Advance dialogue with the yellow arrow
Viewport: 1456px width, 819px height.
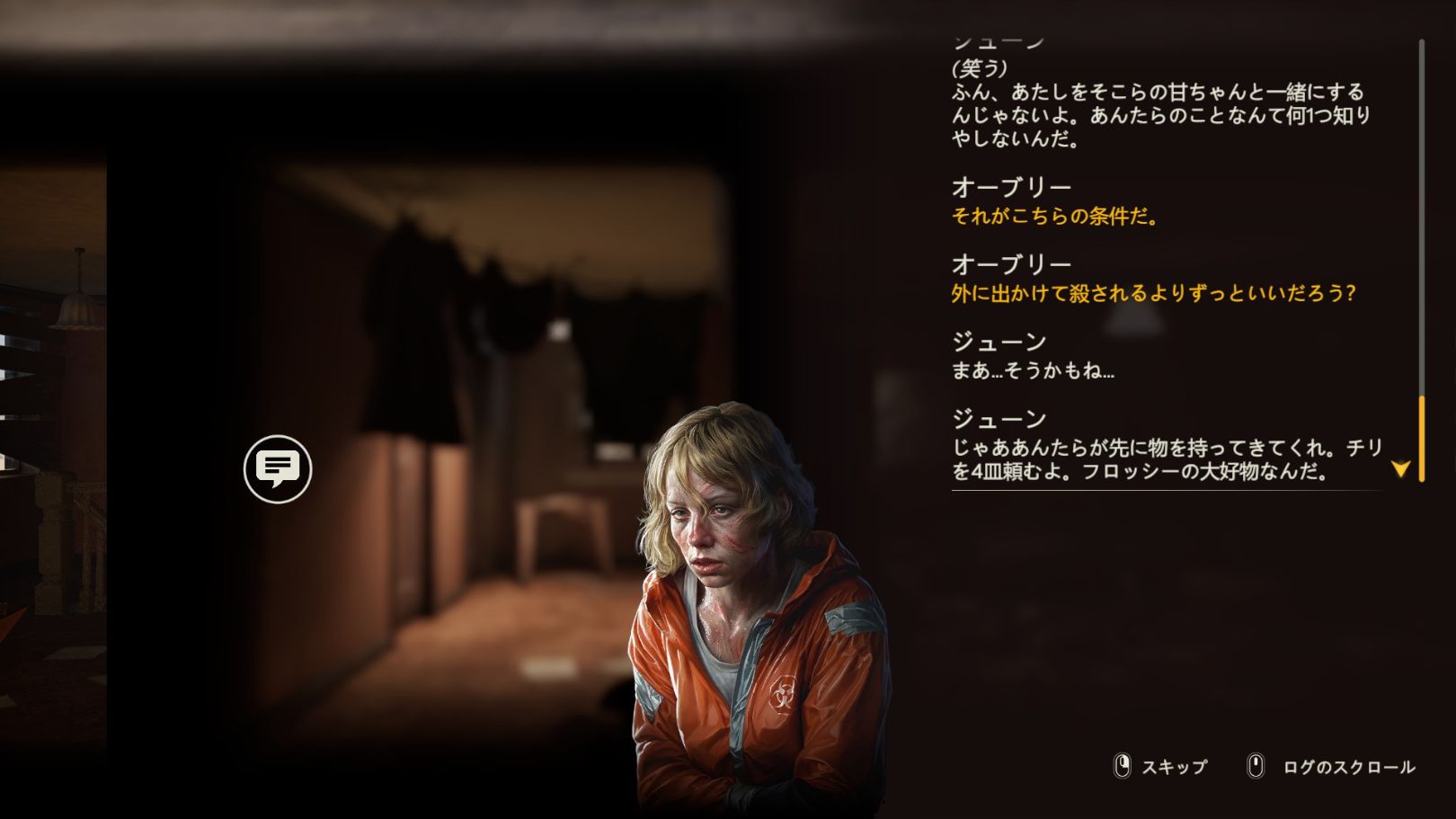(1400, 468)
